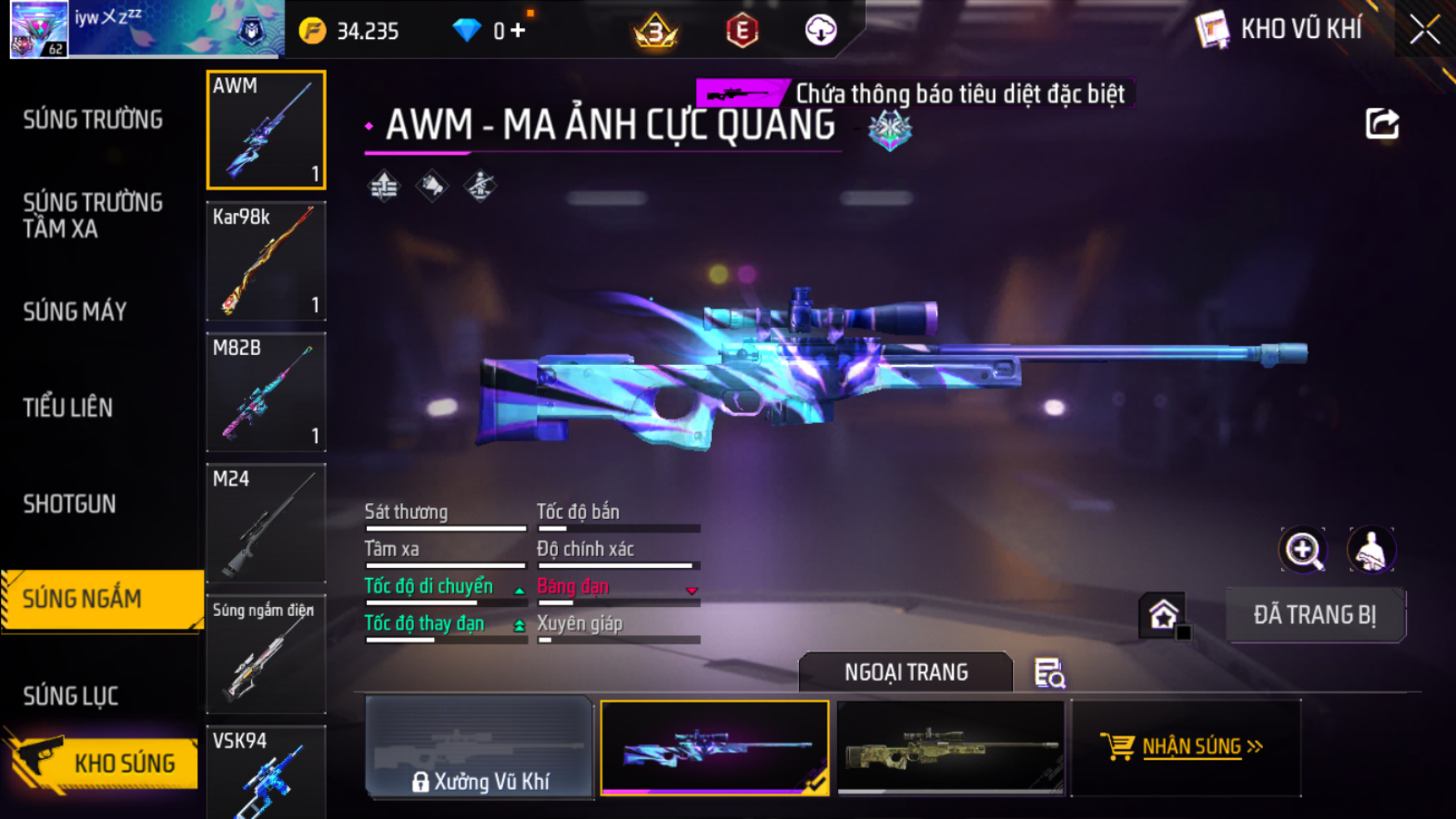
Task: Close the weapon vault screen
Action: [x=1424, y=31]
